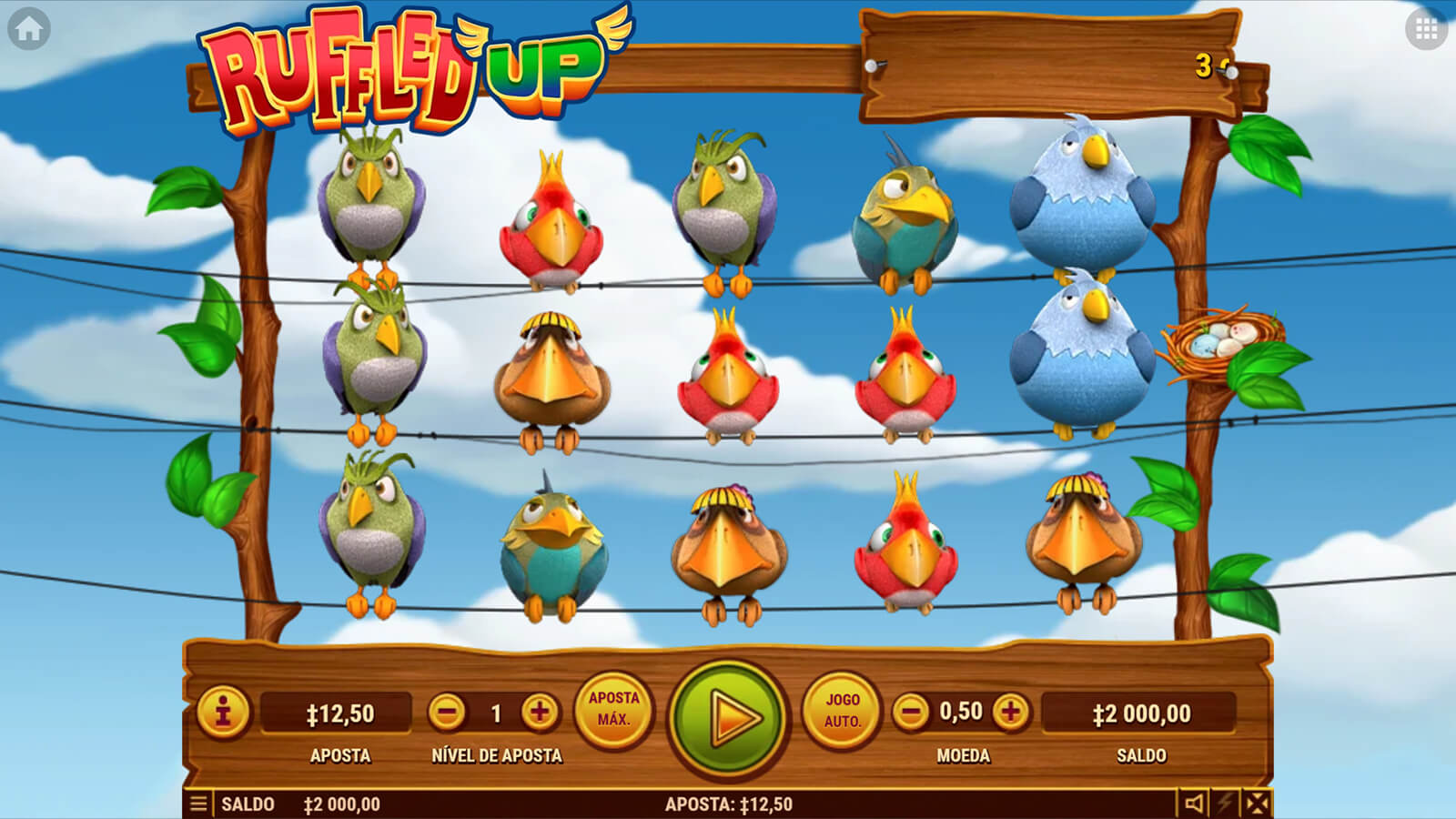Increase the Nível de Aposta
The image size is (1456, 819).
coord(540,712)
